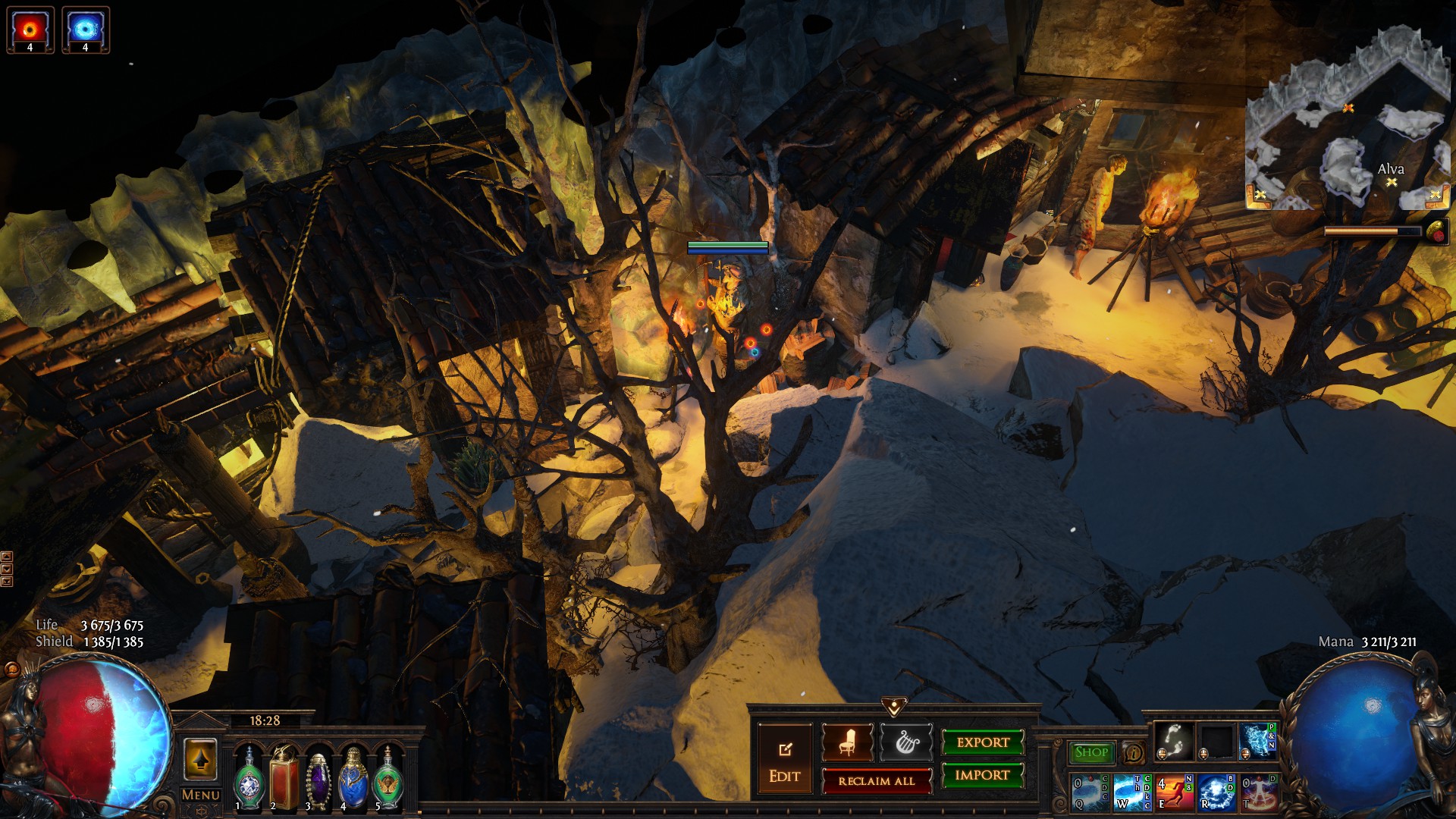Click the chair decorations button
The image size is (1456, 819).
pos(847,742)
